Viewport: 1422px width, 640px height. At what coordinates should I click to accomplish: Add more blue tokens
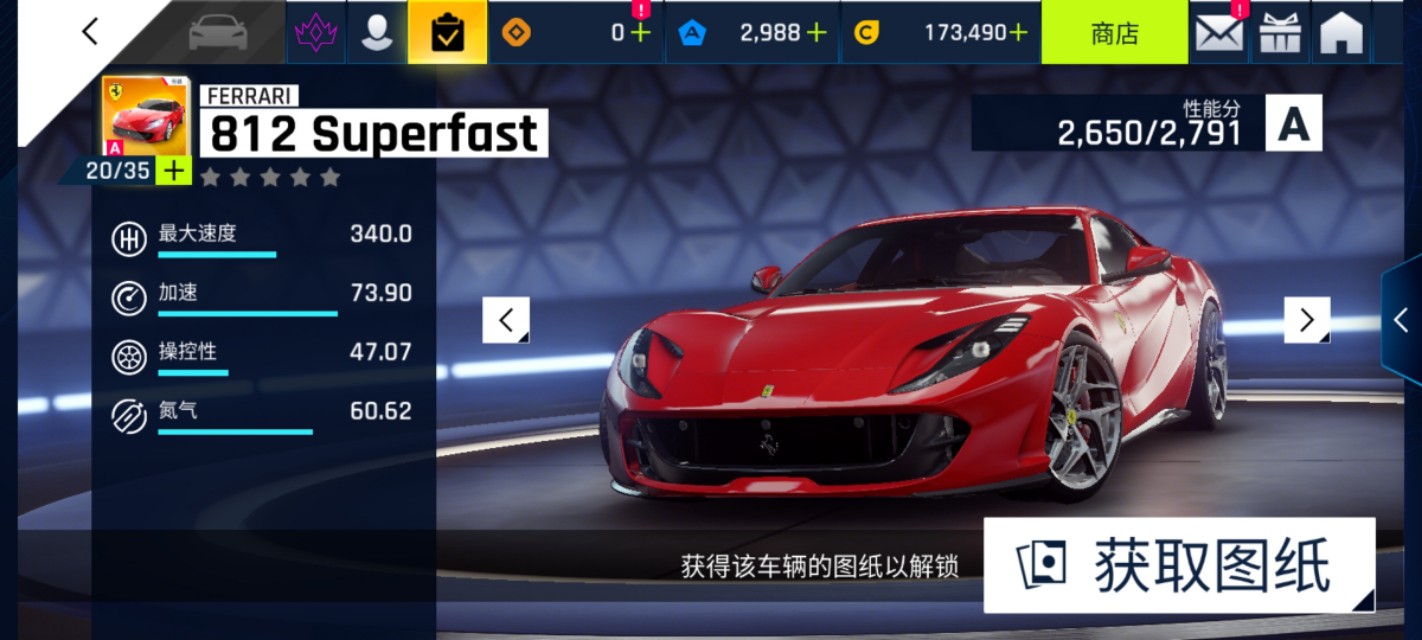[x=817, y=33]
